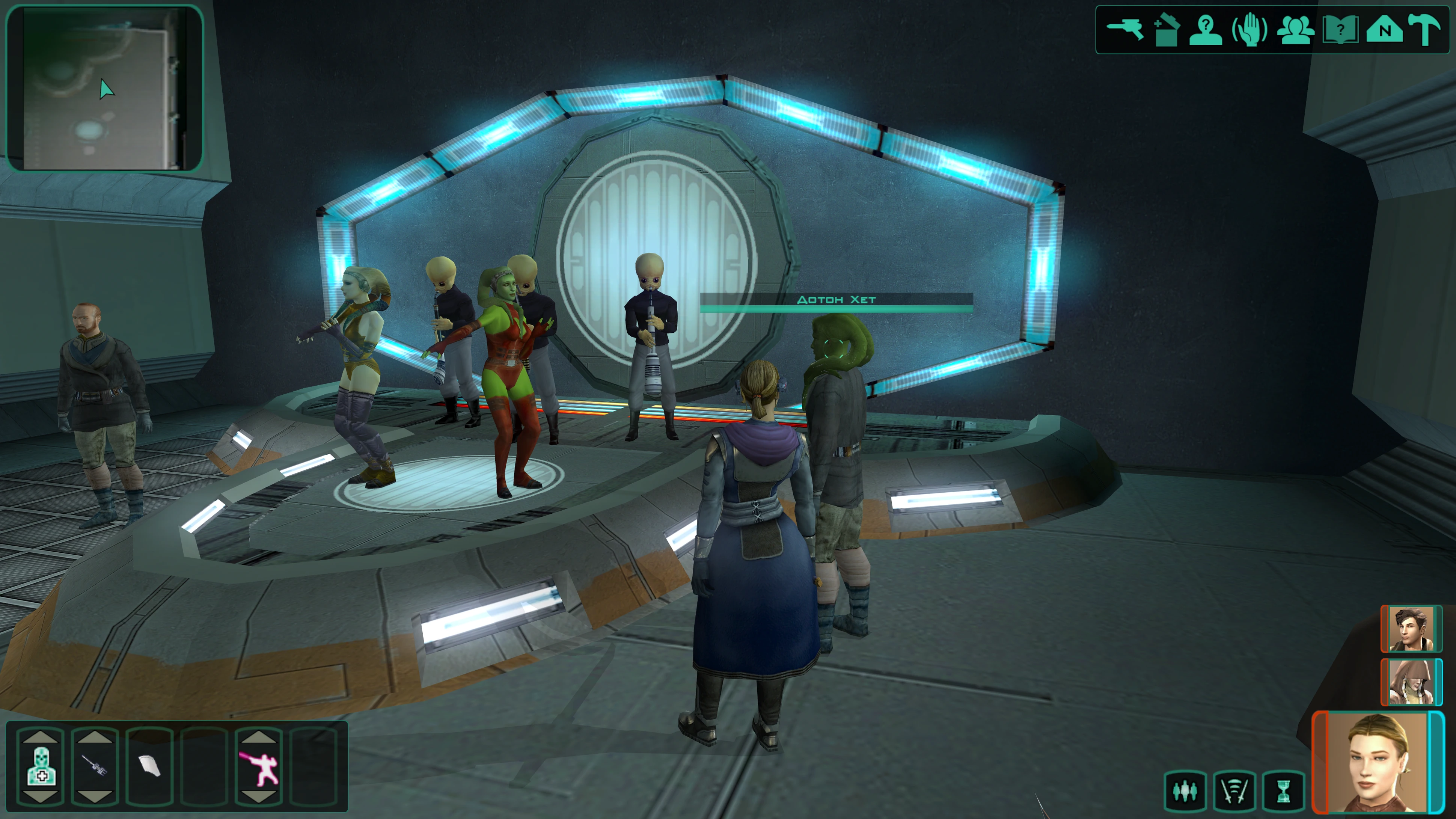Switch to the dark-haired man's portrait
1456x819 pixels.
[x=1411, y=629]
